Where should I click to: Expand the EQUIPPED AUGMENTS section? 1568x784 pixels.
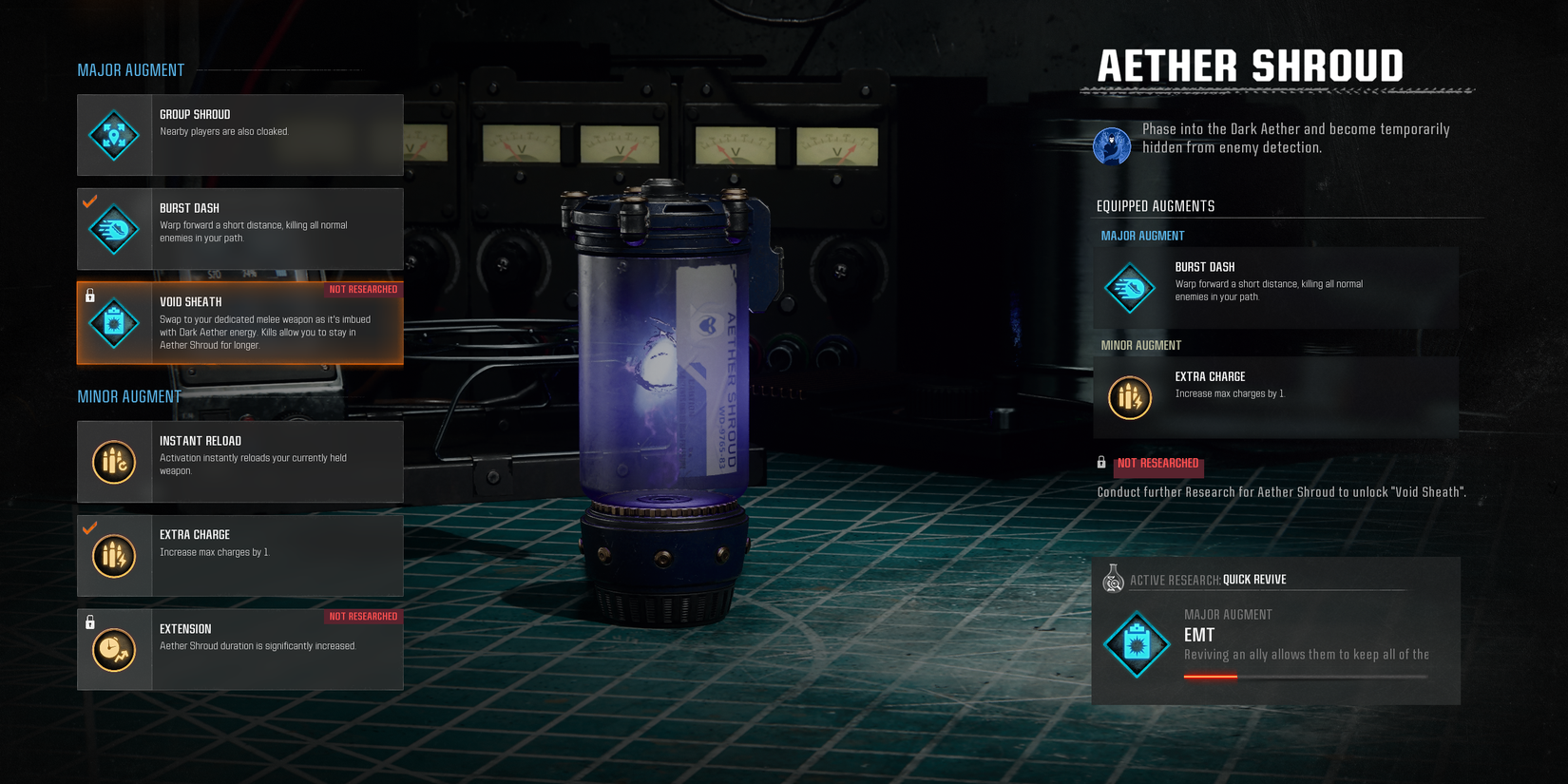(1155, 205)
